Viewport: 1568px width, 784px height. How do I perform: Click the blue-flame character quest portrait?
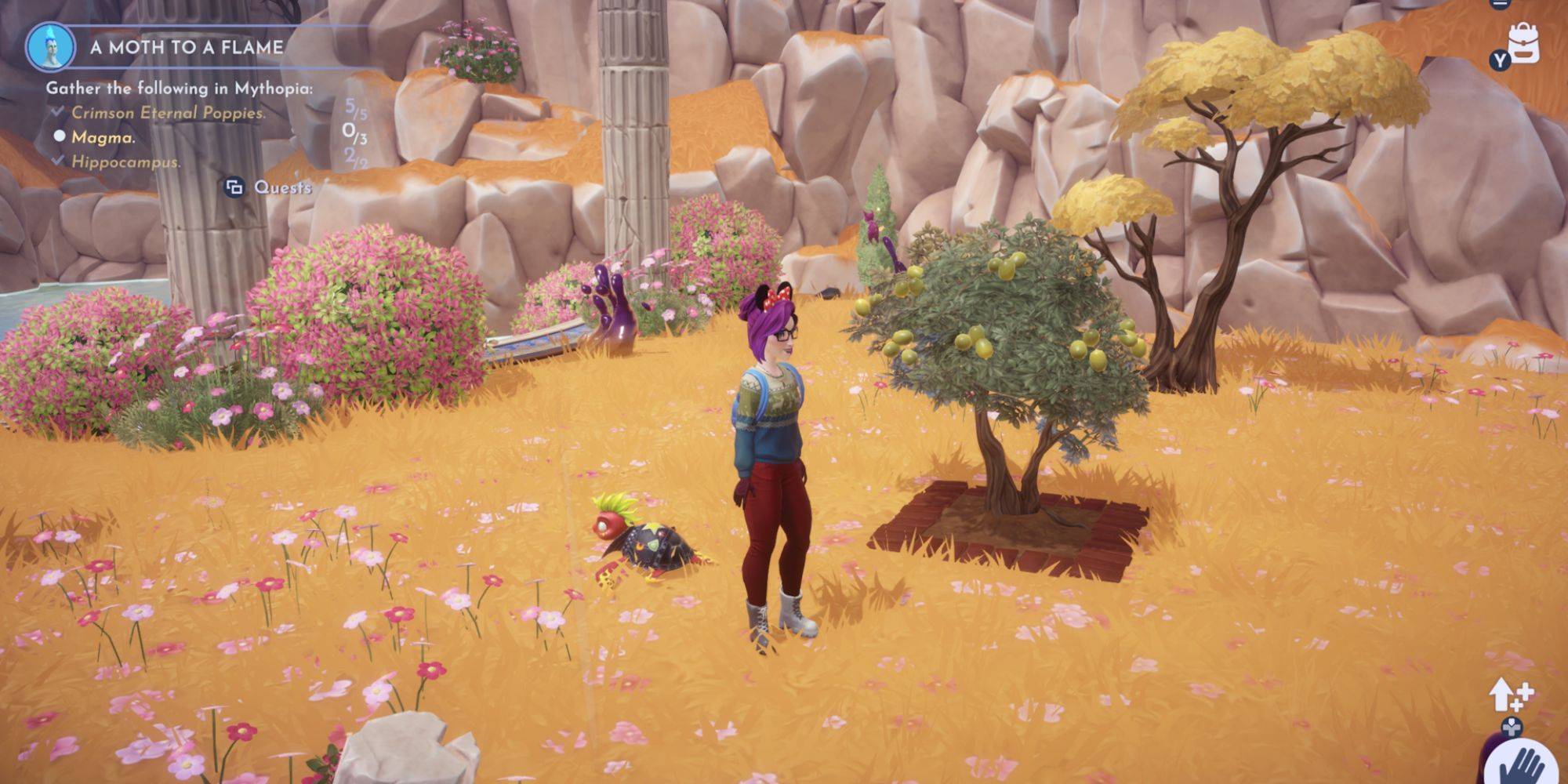tap(50, 46)
